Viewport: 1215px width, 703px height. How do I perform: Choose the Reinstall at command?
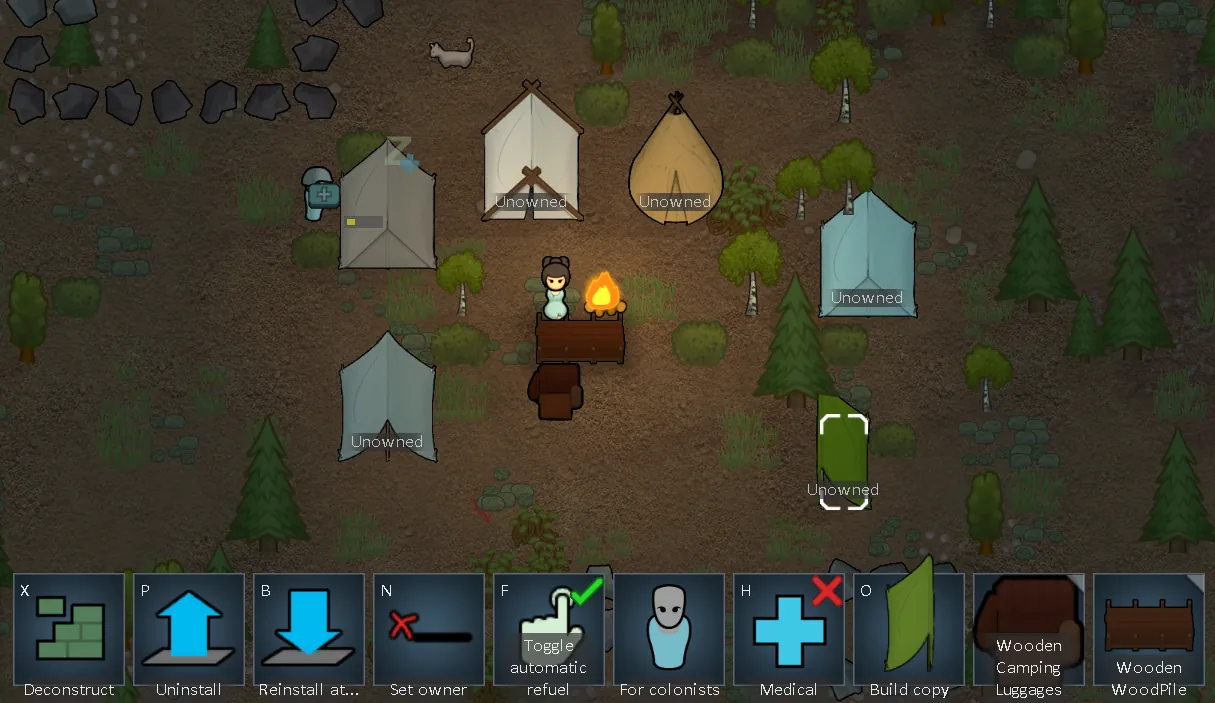coord(309,629)
